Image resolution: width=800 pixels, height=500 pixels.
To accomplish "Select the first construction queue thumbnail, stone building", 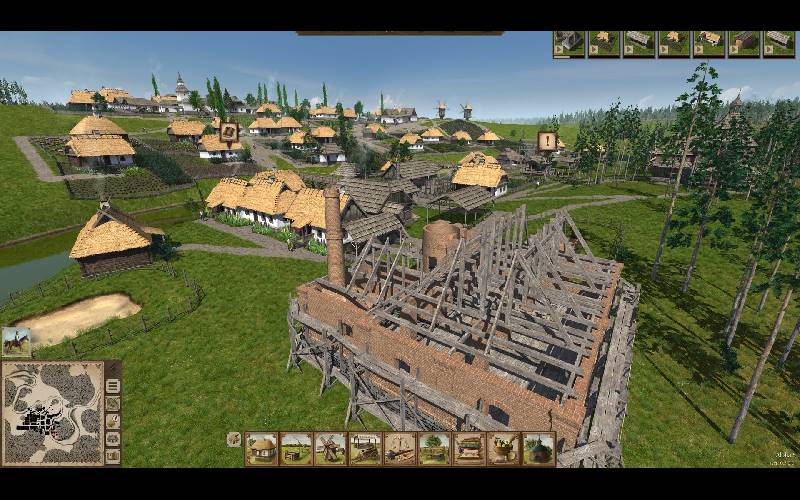I will (569, 43).
